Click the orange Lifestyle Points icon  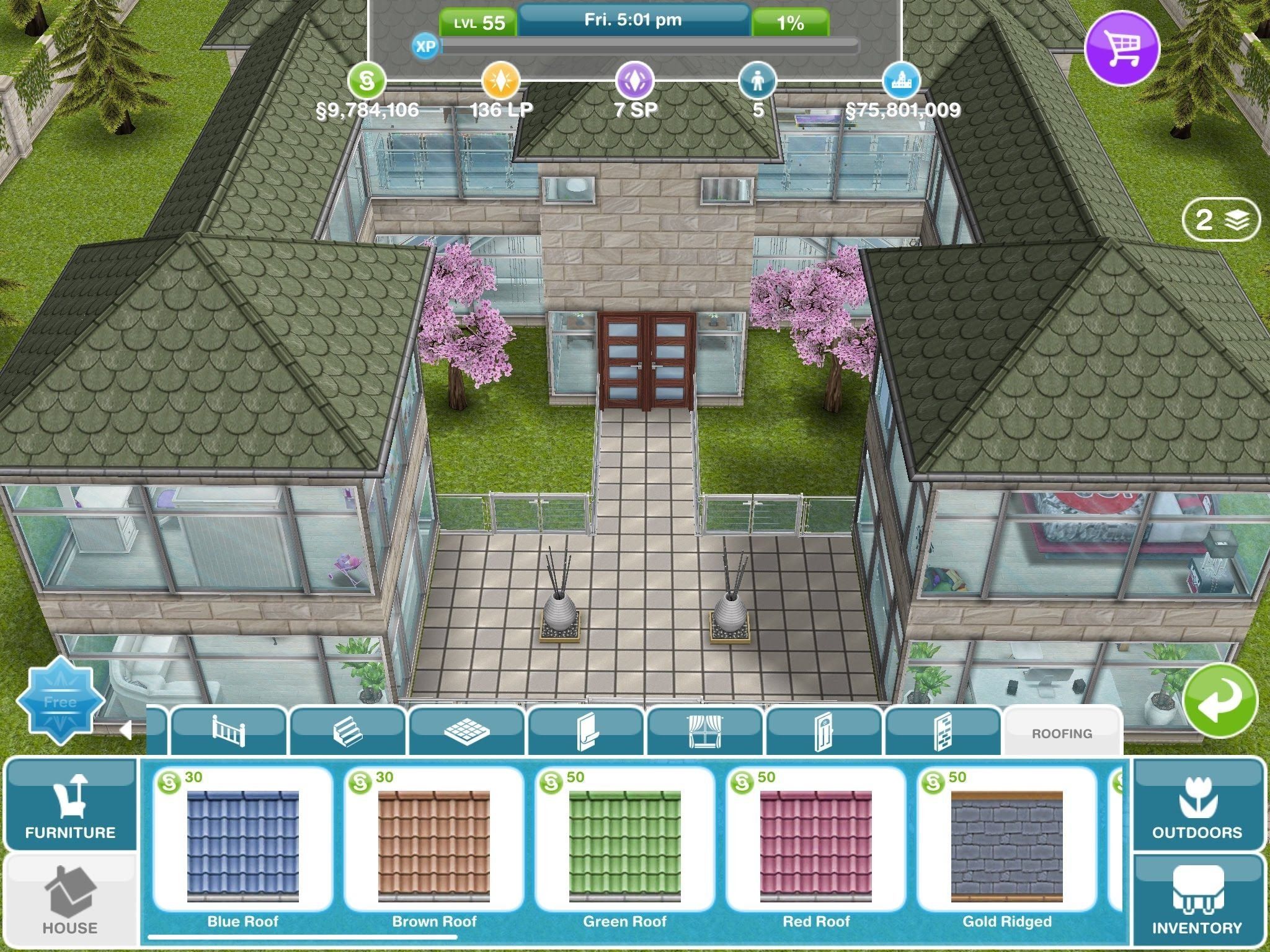500,81
